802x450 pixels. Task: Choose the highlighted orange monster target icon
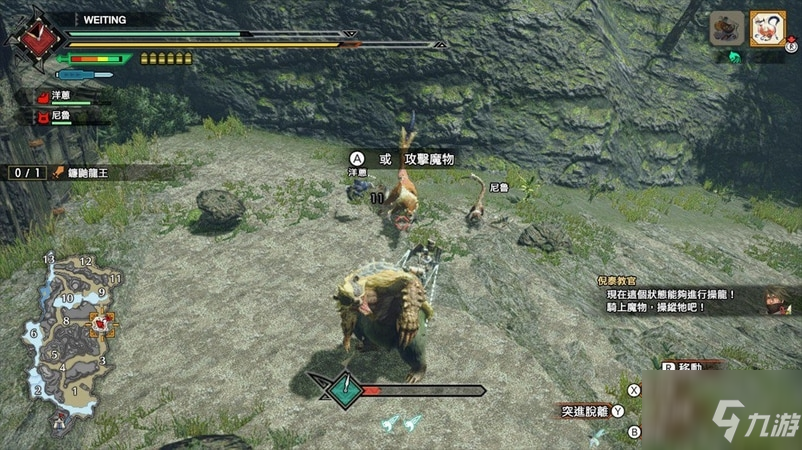pos(767,27)
